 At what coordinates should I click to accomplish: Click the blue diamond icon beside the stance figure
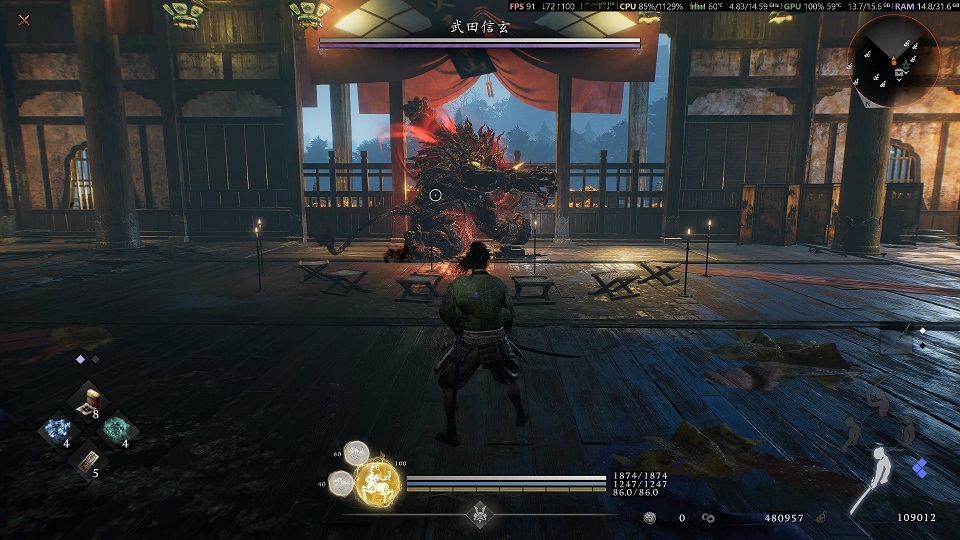click(x=920, y=467)
